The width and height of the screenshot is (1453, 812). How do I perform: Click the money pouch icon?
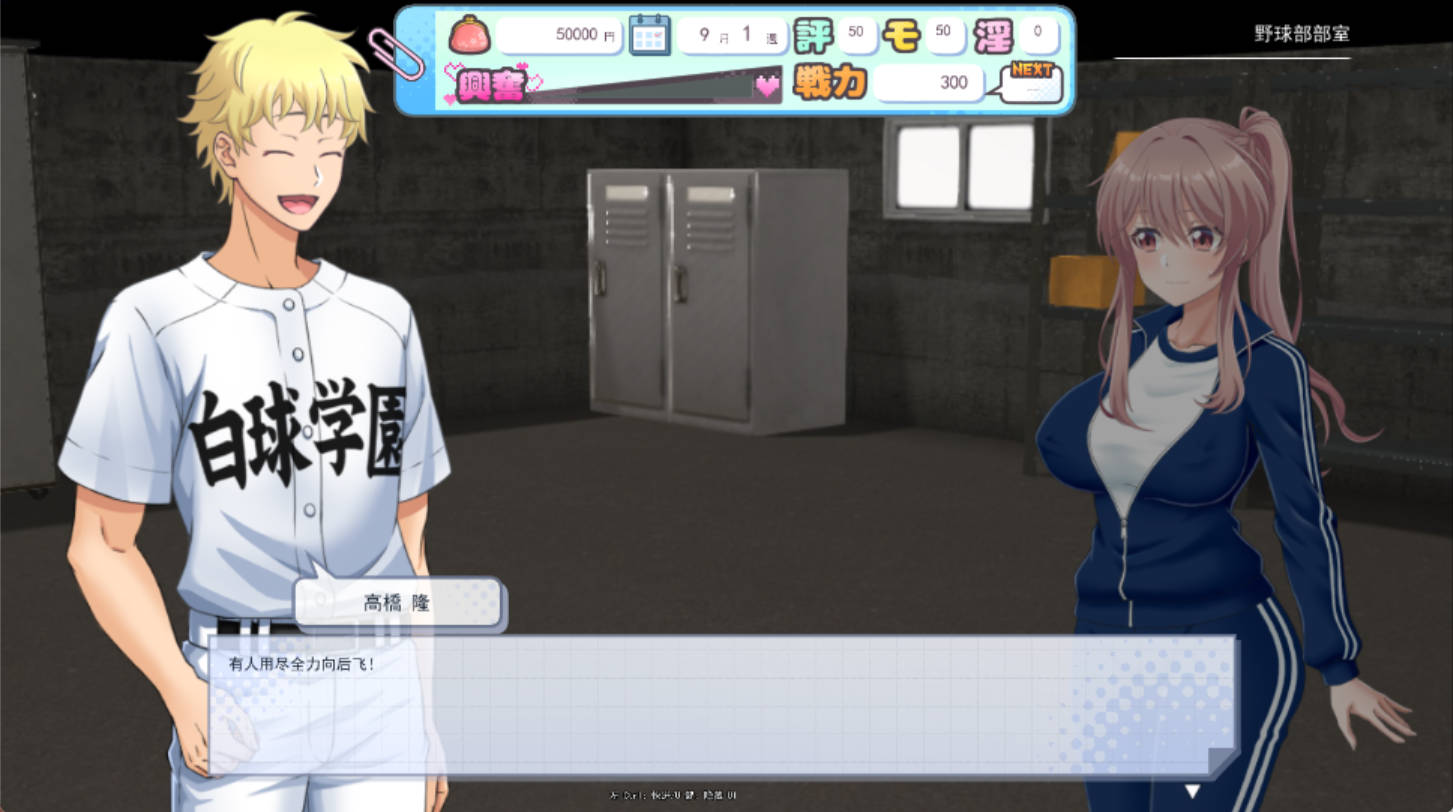(x=468, y=35)
